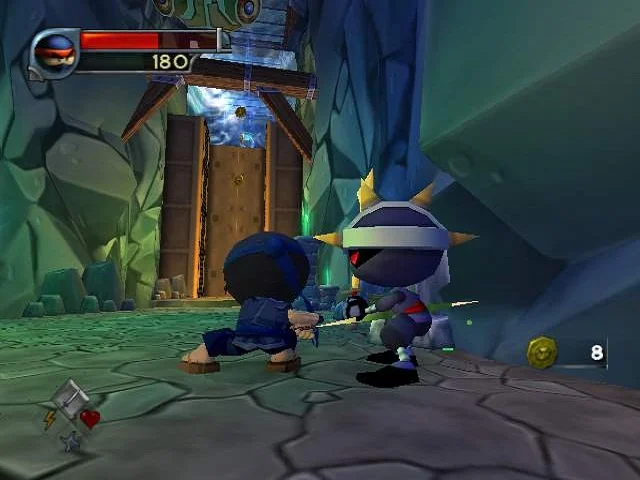This screenshot has height=480, width=640.
Task: Choose the red heart power icon
Action: [90, 419]
